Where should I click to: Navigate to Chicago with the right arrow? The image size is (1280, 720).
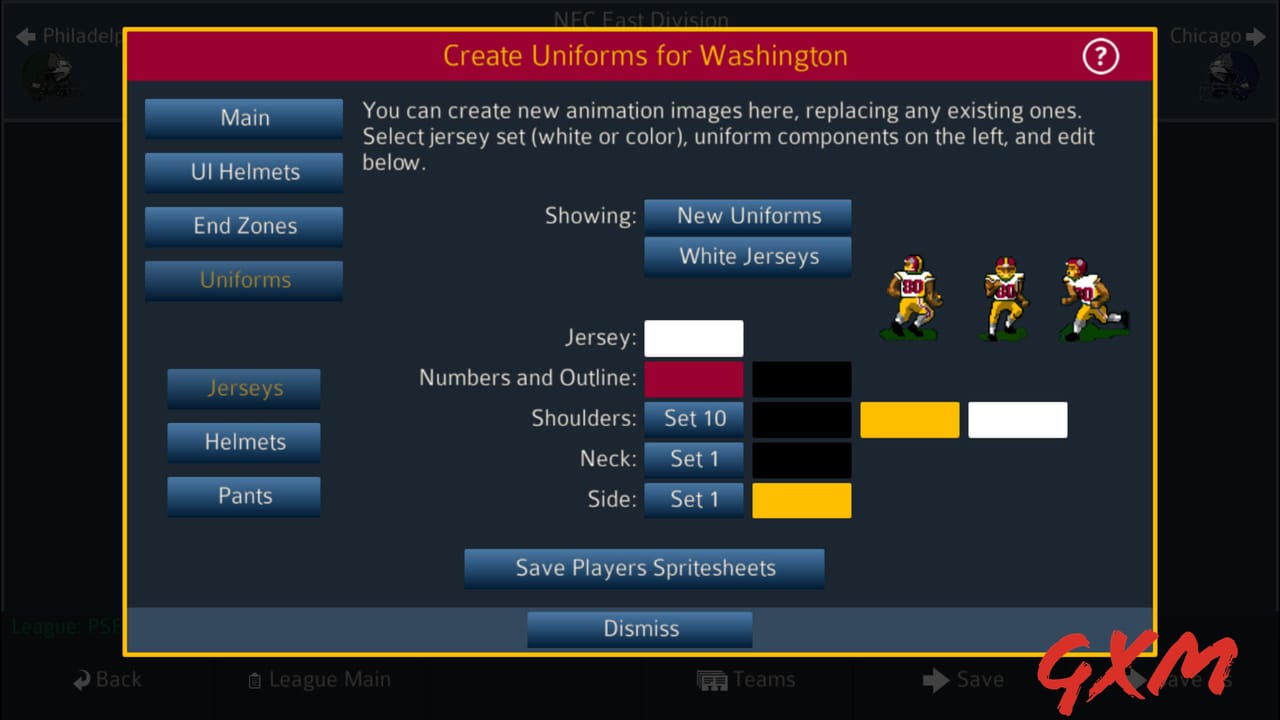pos(1257,36)
